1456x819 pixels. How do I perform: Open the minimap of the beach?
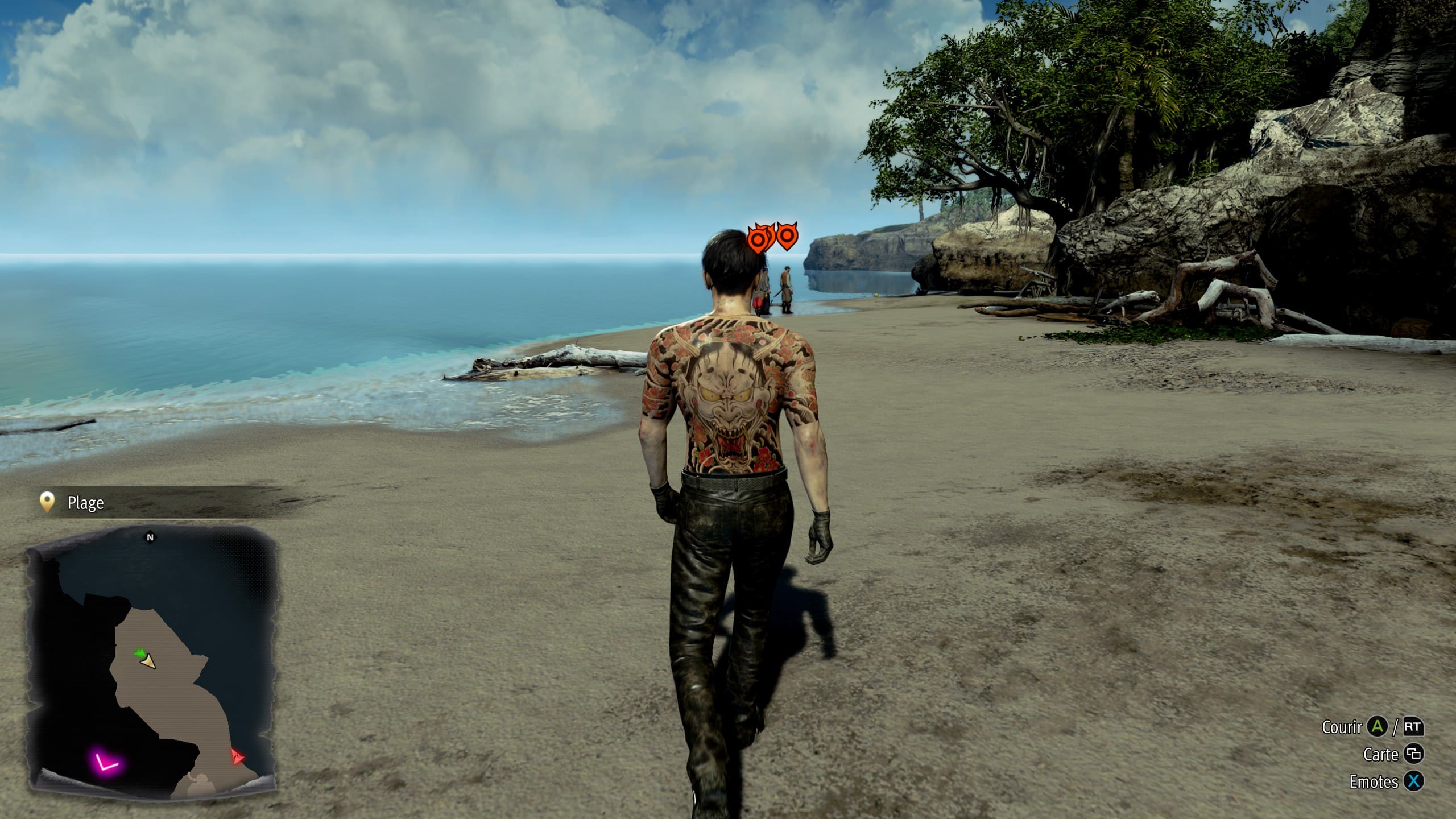tap(152, 660)
